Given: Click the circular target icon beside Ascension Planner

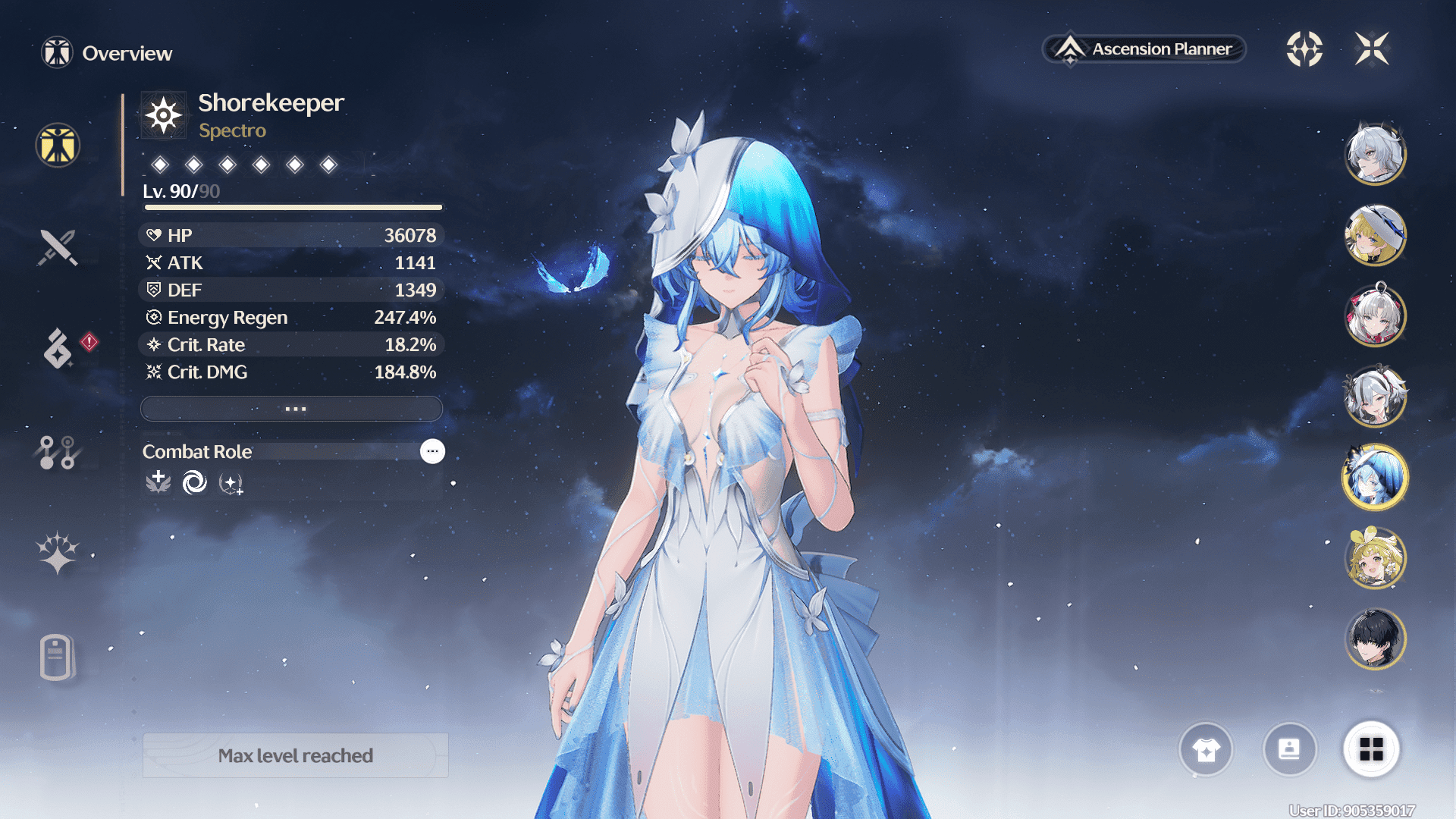Looking at the screenshot, I should pos(1304,49).
